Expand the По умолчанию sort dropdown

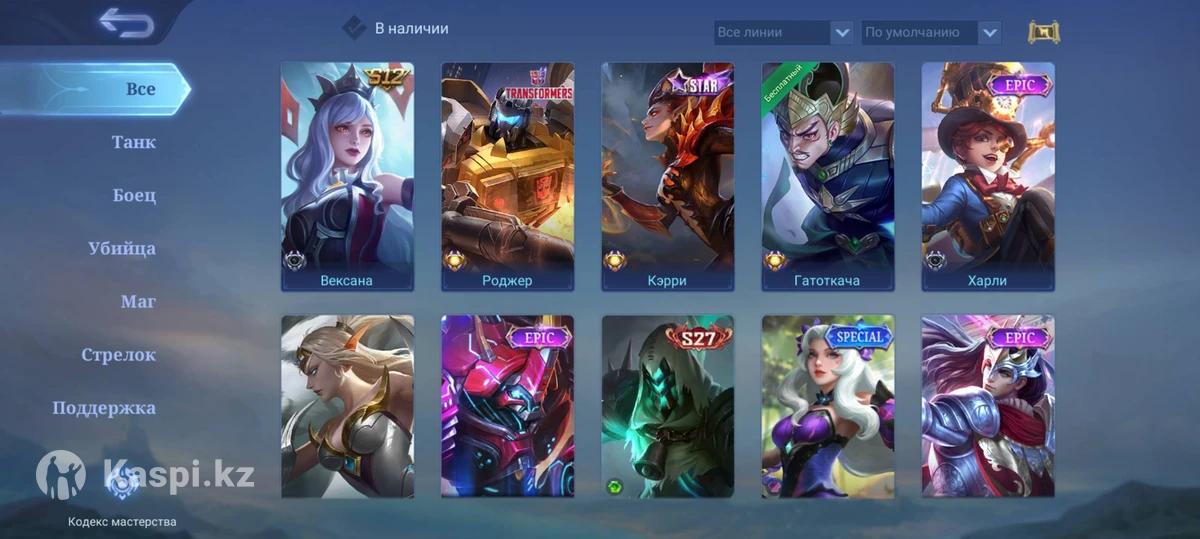click(931, 32)
